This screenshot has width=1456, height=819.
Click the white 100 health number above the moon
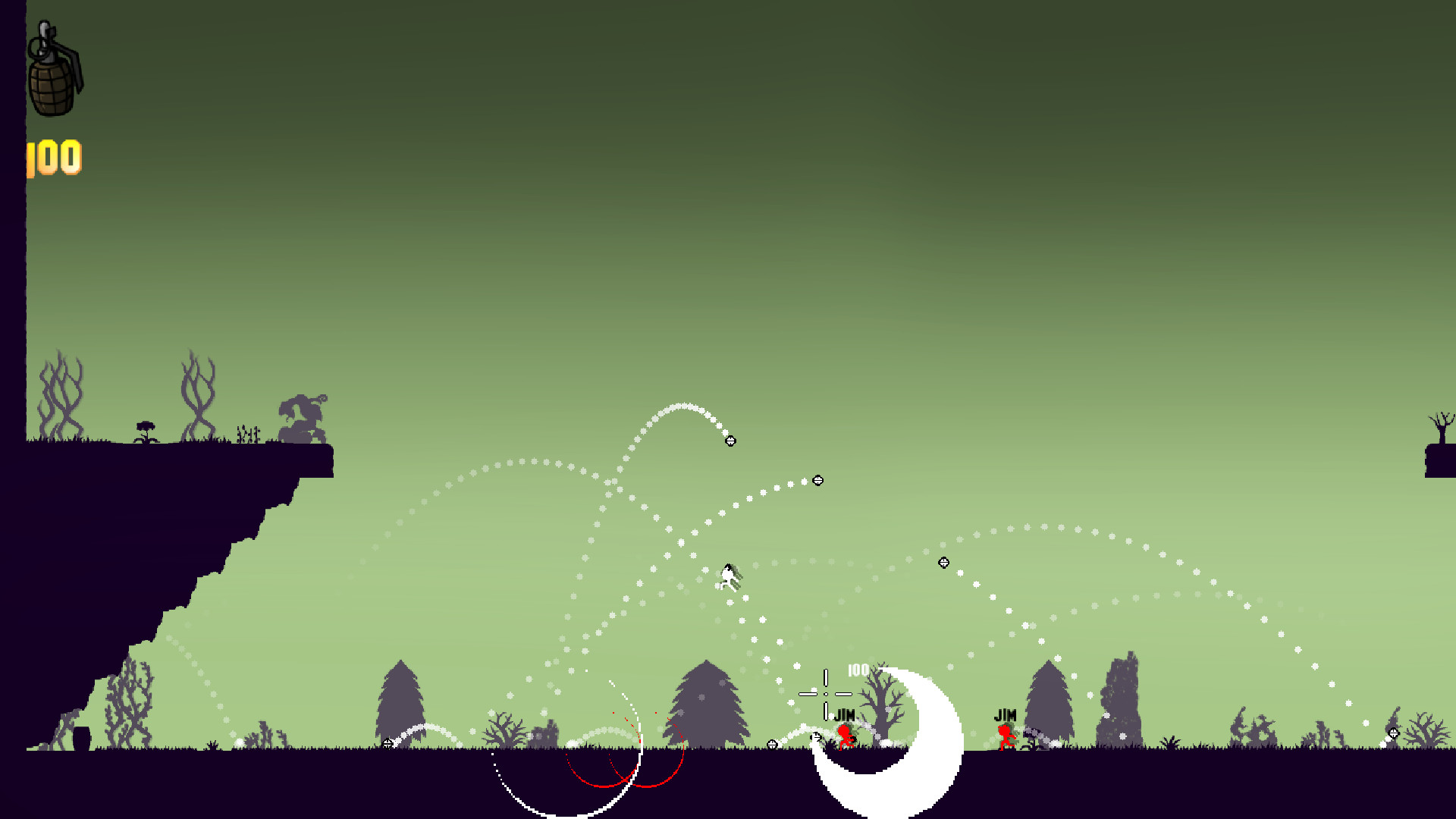click(858, 669)
